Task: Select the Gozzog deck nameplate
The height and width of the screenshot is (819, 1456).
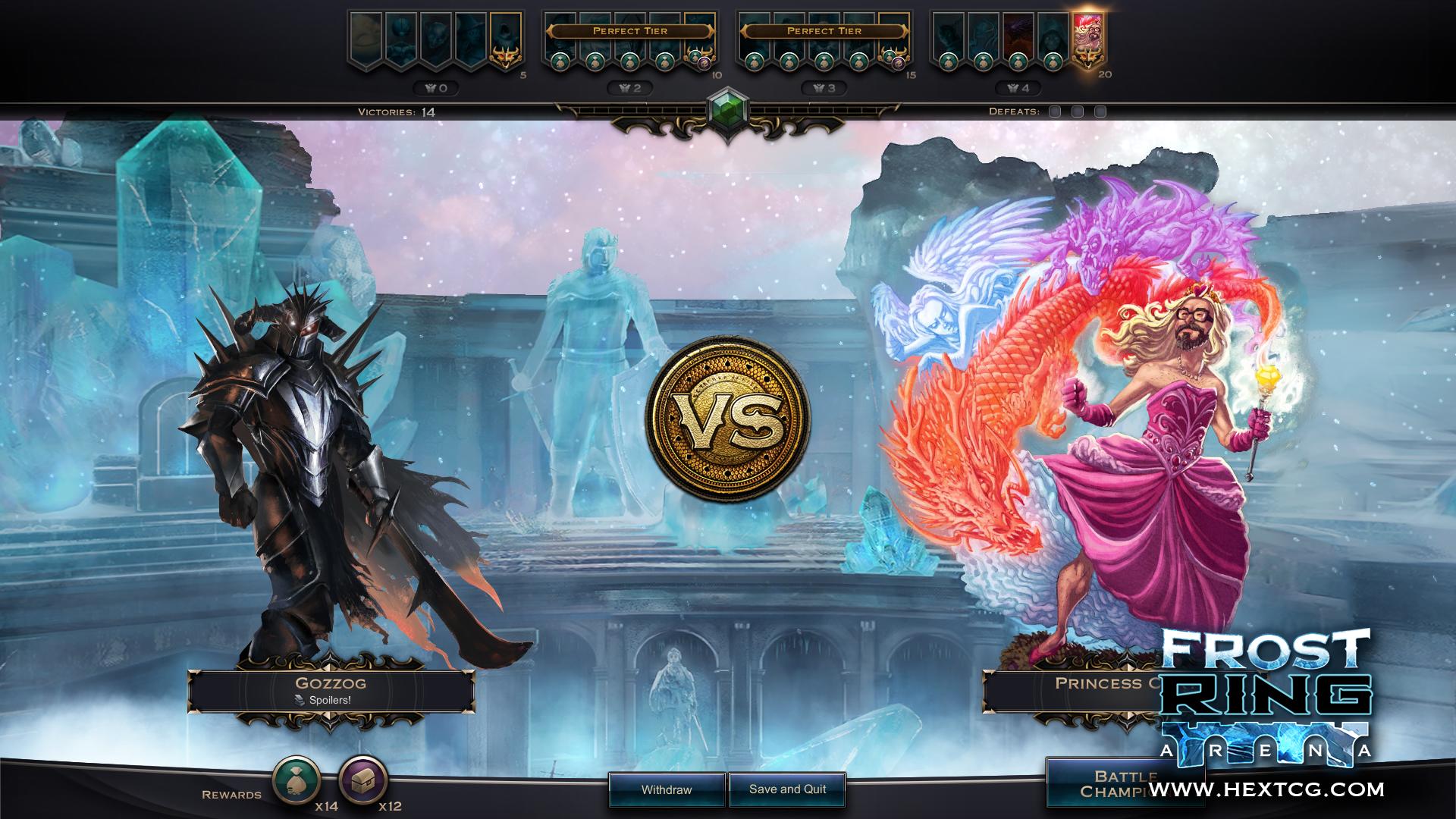Action: [x=331, y=690]
